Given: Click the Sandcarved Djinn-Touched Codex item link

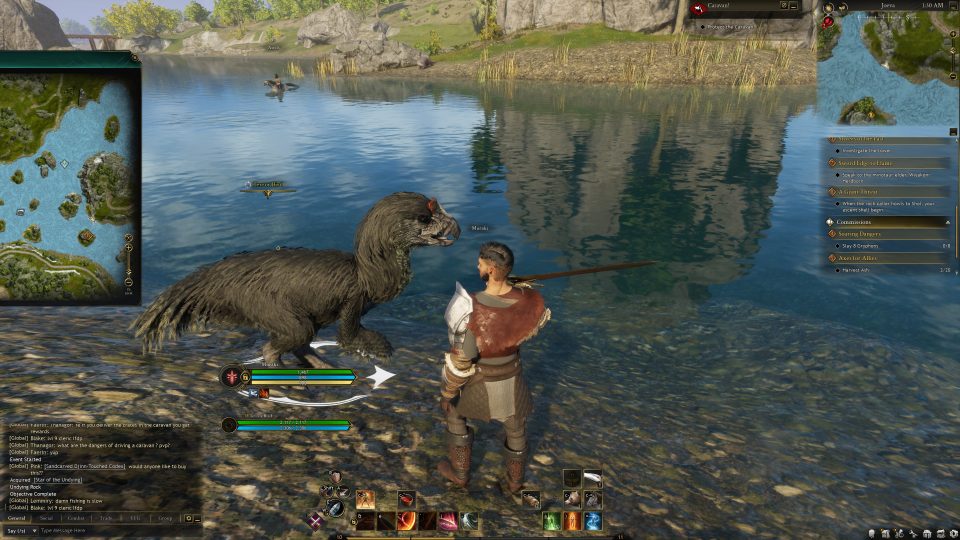Looking at the screenshot, I should (x=82, y=466).
